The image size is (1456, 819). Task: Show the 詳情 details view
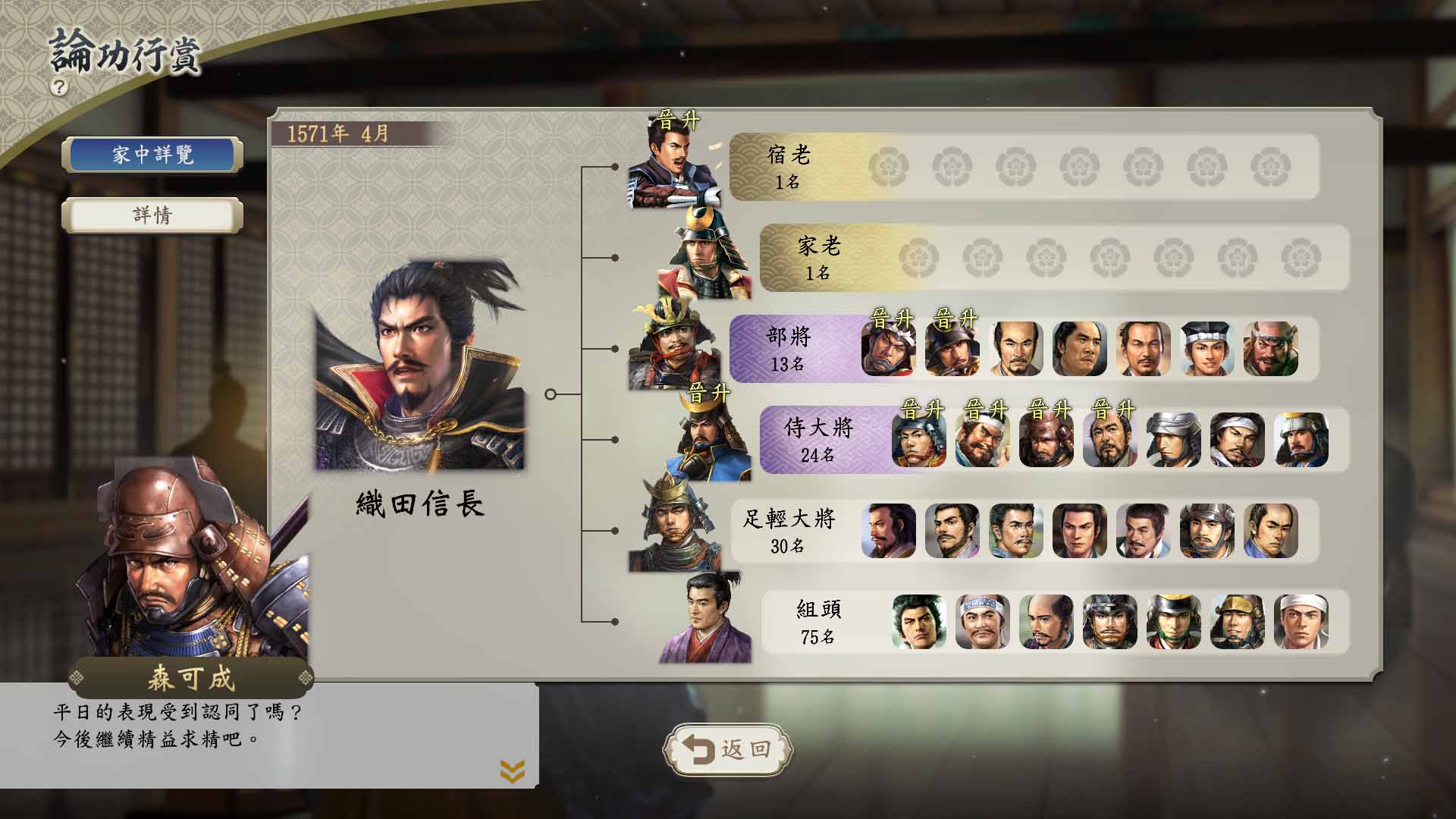pyautogui.click(x=152, y=216)
